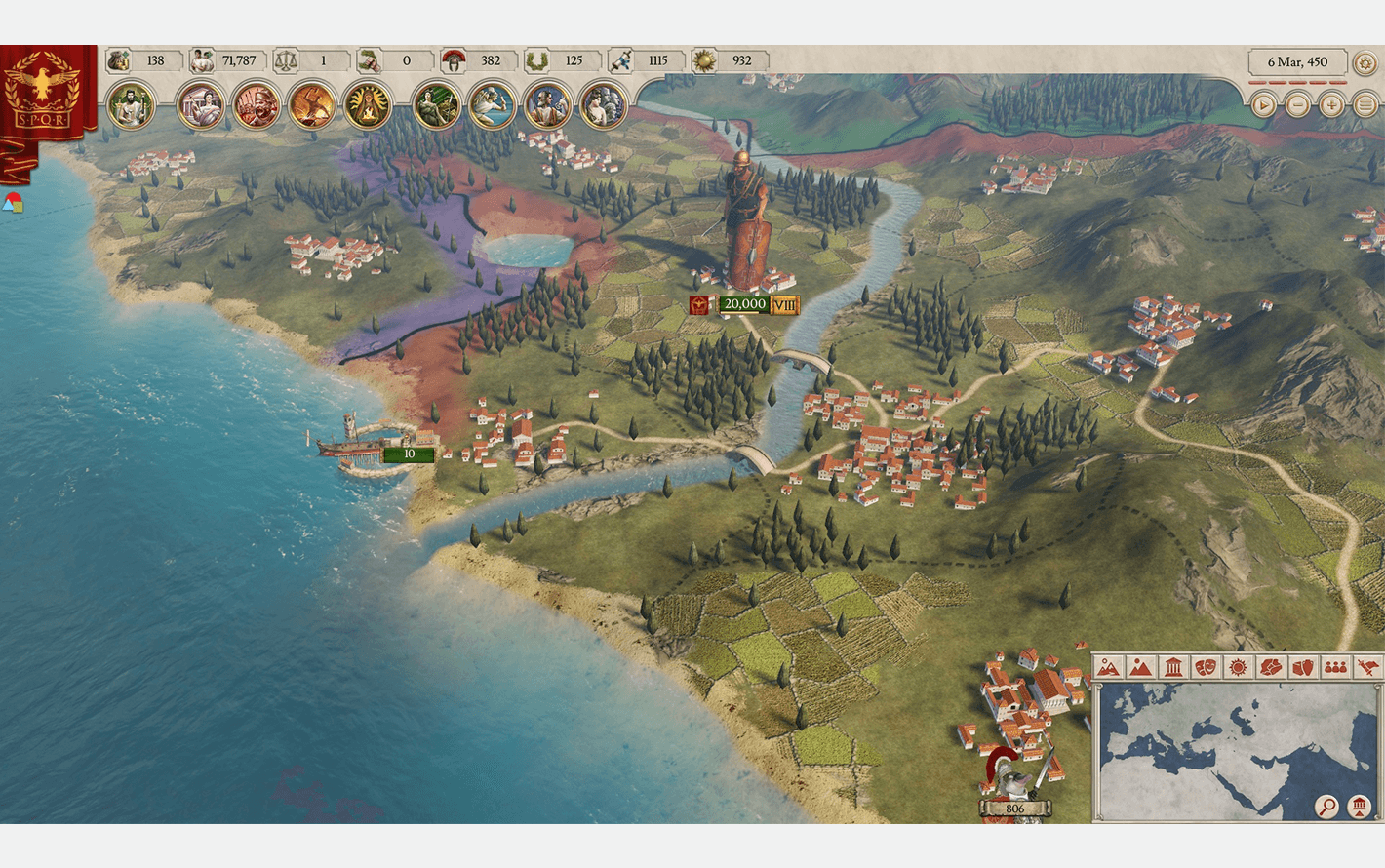Increase game speed with the plus button
The image size is (1385, 868).
pyautogui.click(x=1331, y=104)
